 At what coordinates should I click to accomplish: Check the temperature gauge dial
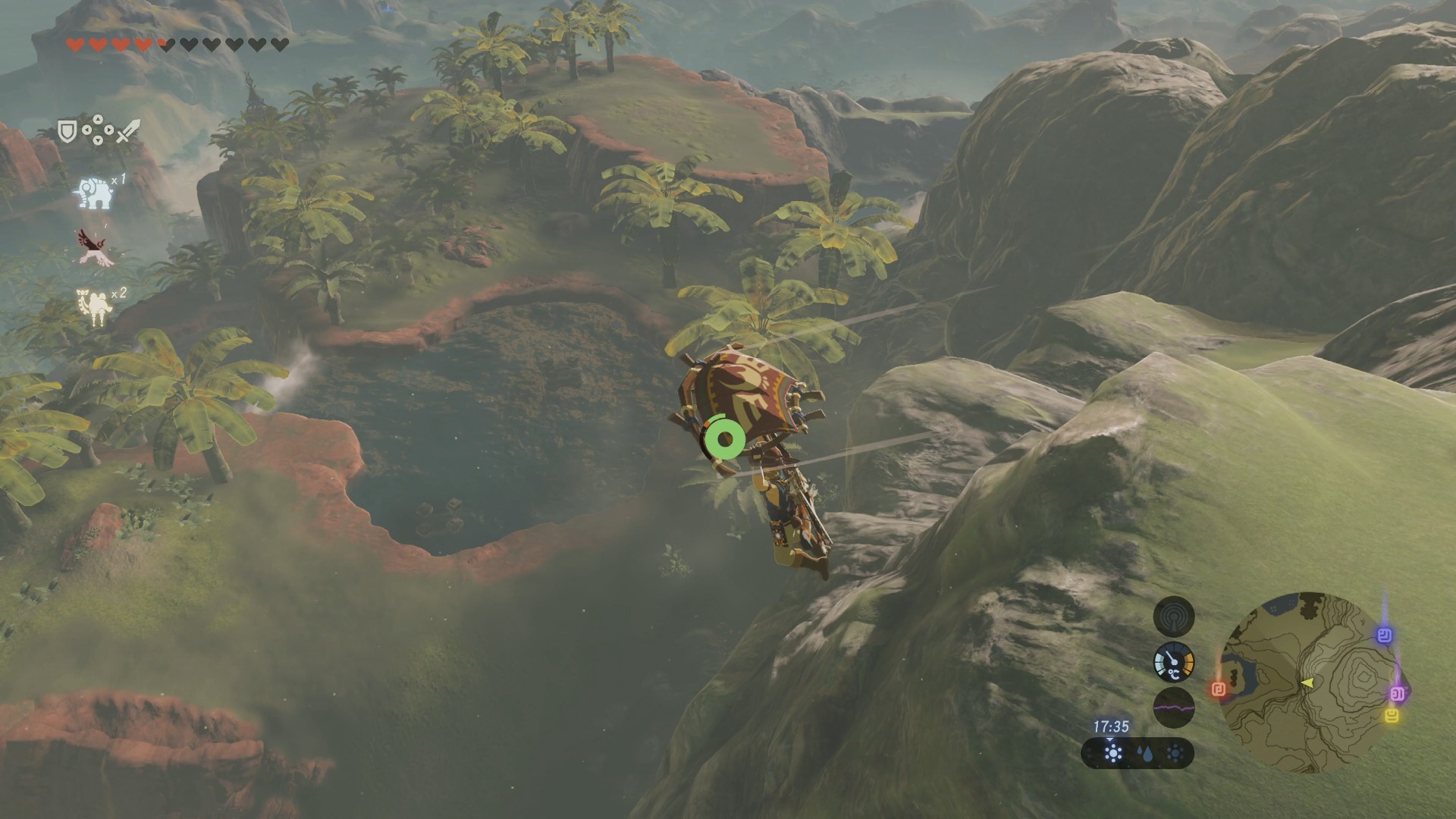point(1173,662)
